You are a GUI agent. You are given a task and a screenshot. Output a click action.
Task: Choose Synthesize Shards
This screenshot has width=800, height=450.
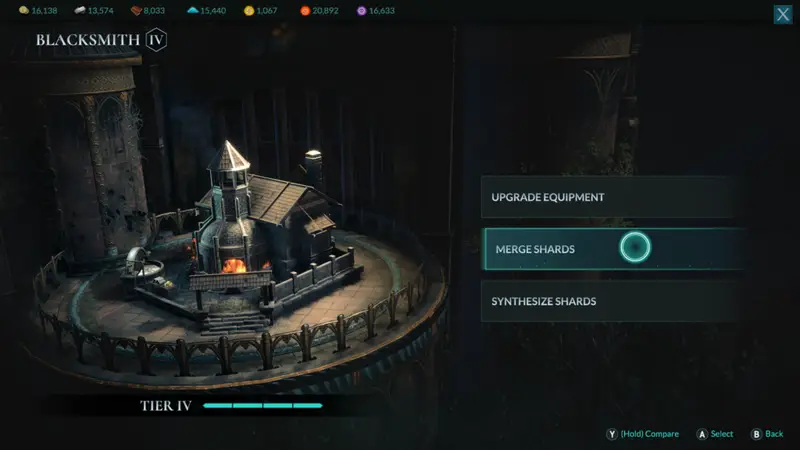(x=612, y=301)
